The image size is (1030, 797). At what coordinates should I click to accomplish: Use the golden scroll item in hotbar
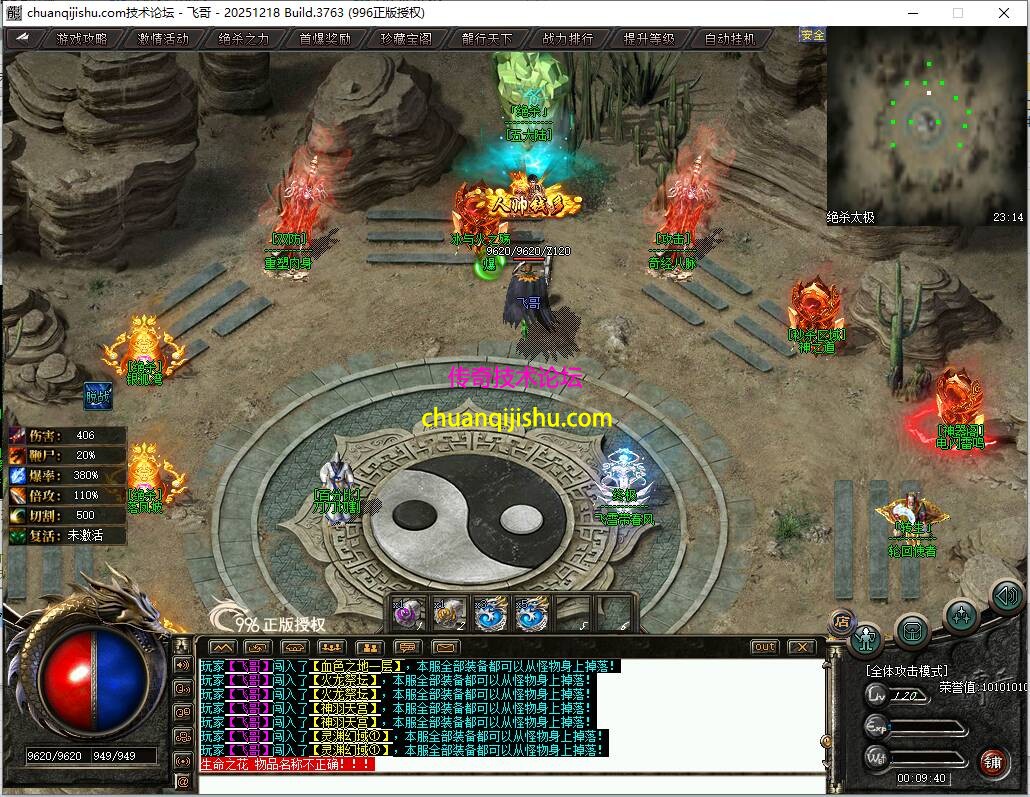(449, 613)
